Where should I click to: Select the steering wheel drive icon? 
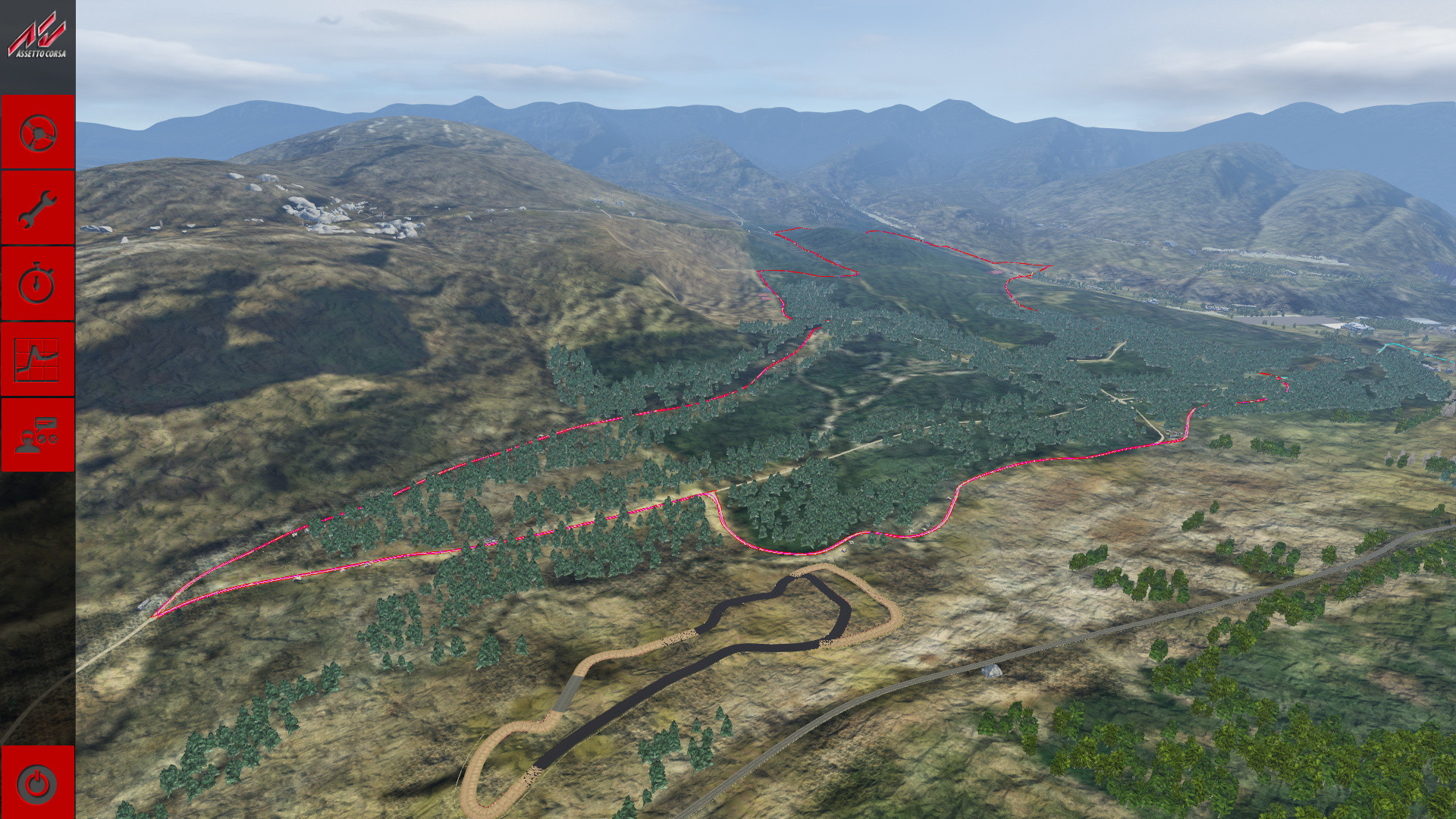click(x=36, y=133)
